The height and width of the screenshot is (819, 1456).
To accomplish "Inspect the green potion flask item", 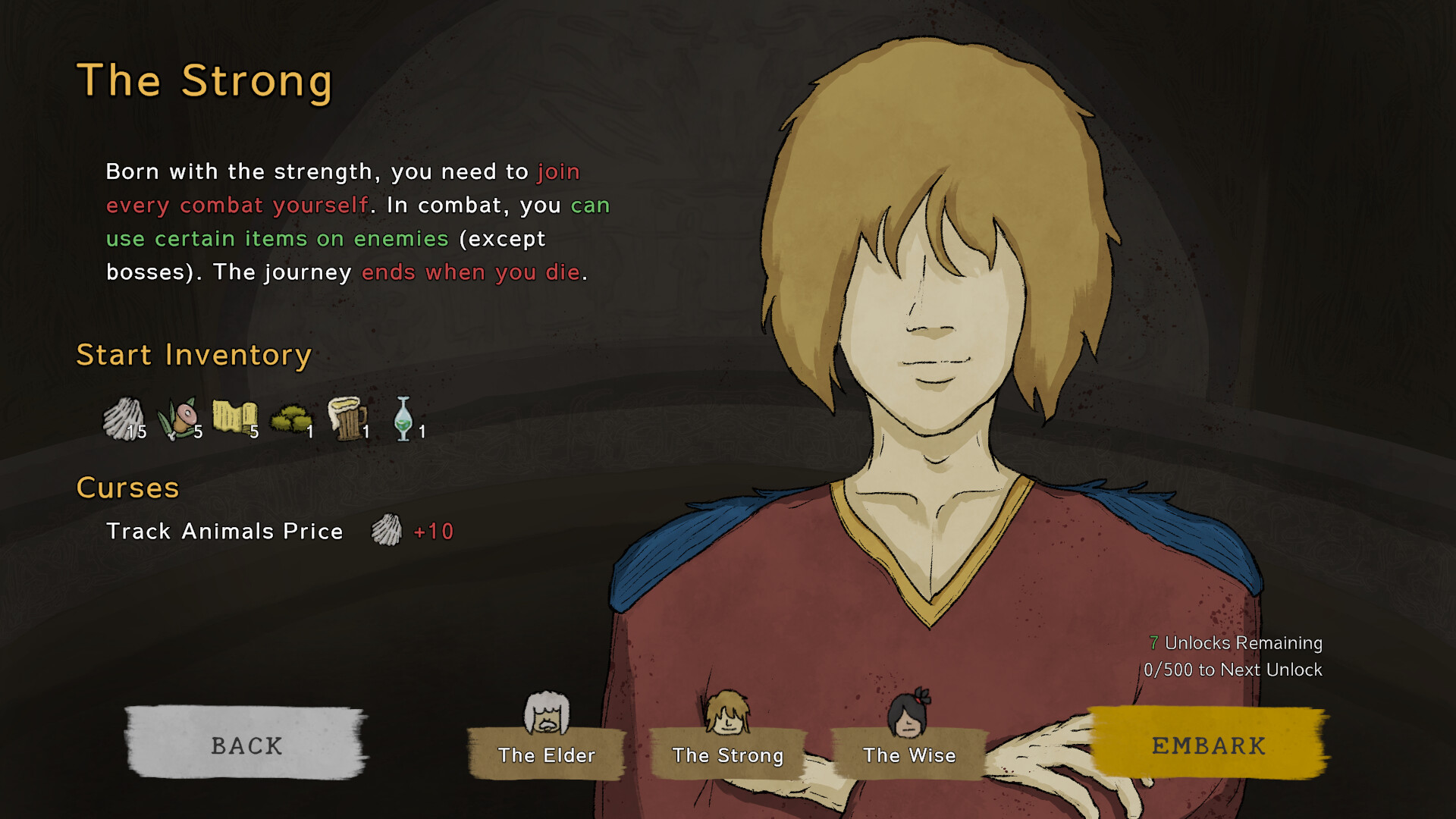I will (404, 419).
